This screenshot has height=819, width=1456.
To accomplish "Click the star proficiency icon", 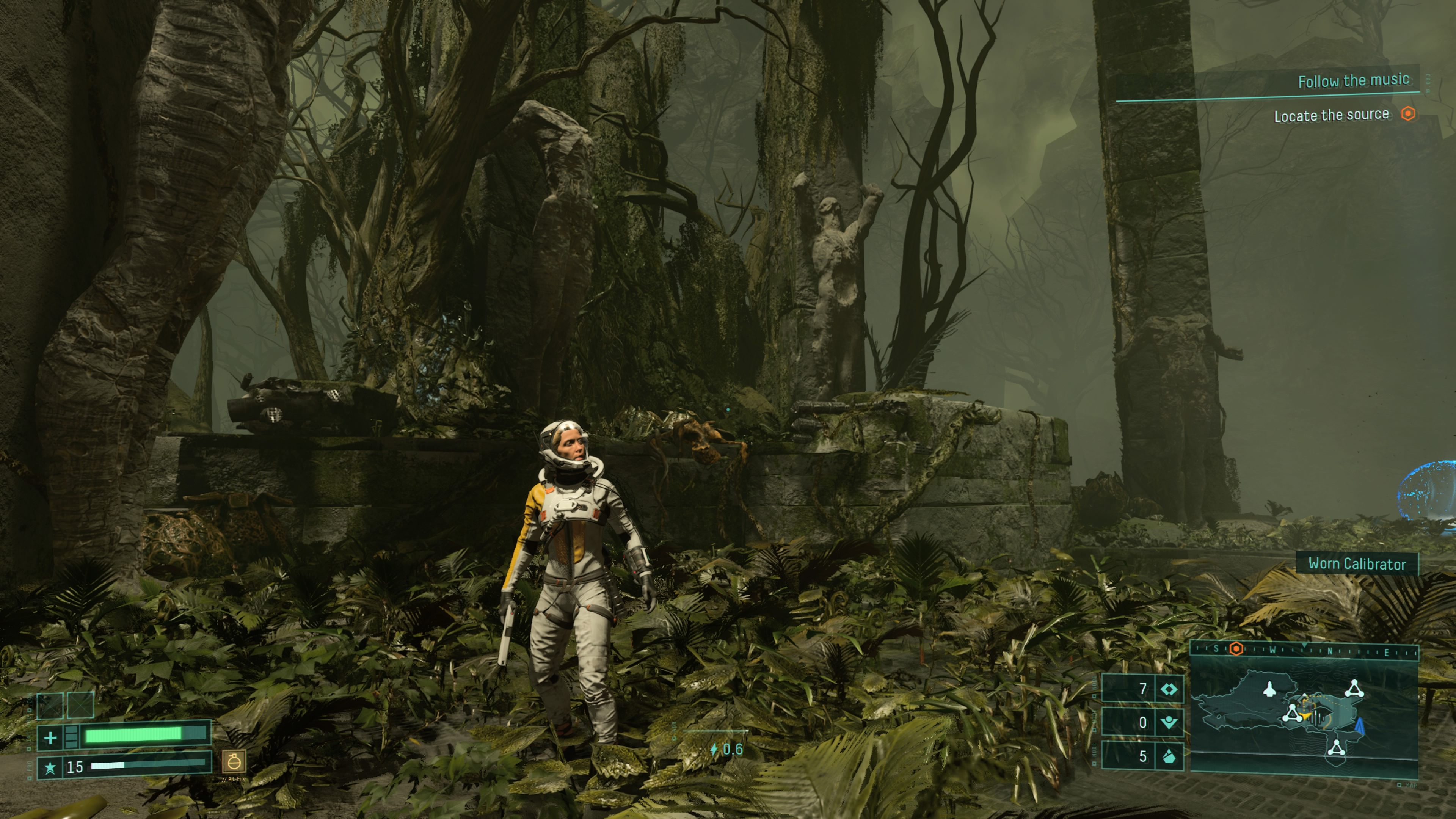I will 50,767.
